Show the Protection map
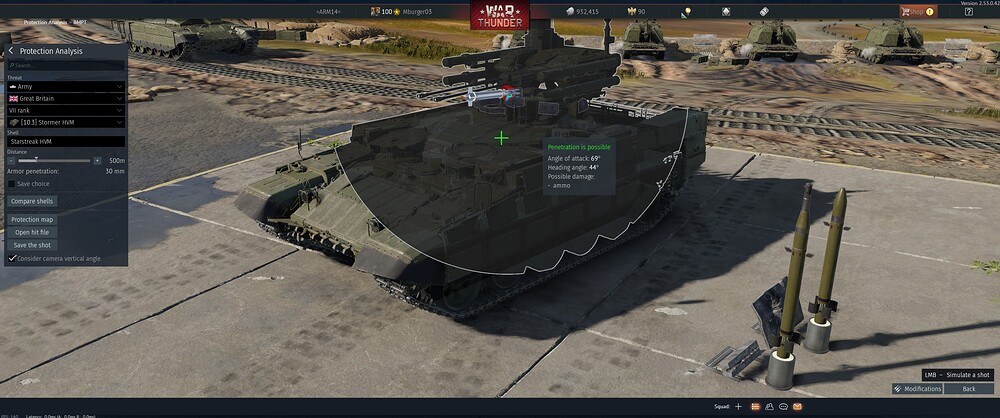 click(32, 219)
